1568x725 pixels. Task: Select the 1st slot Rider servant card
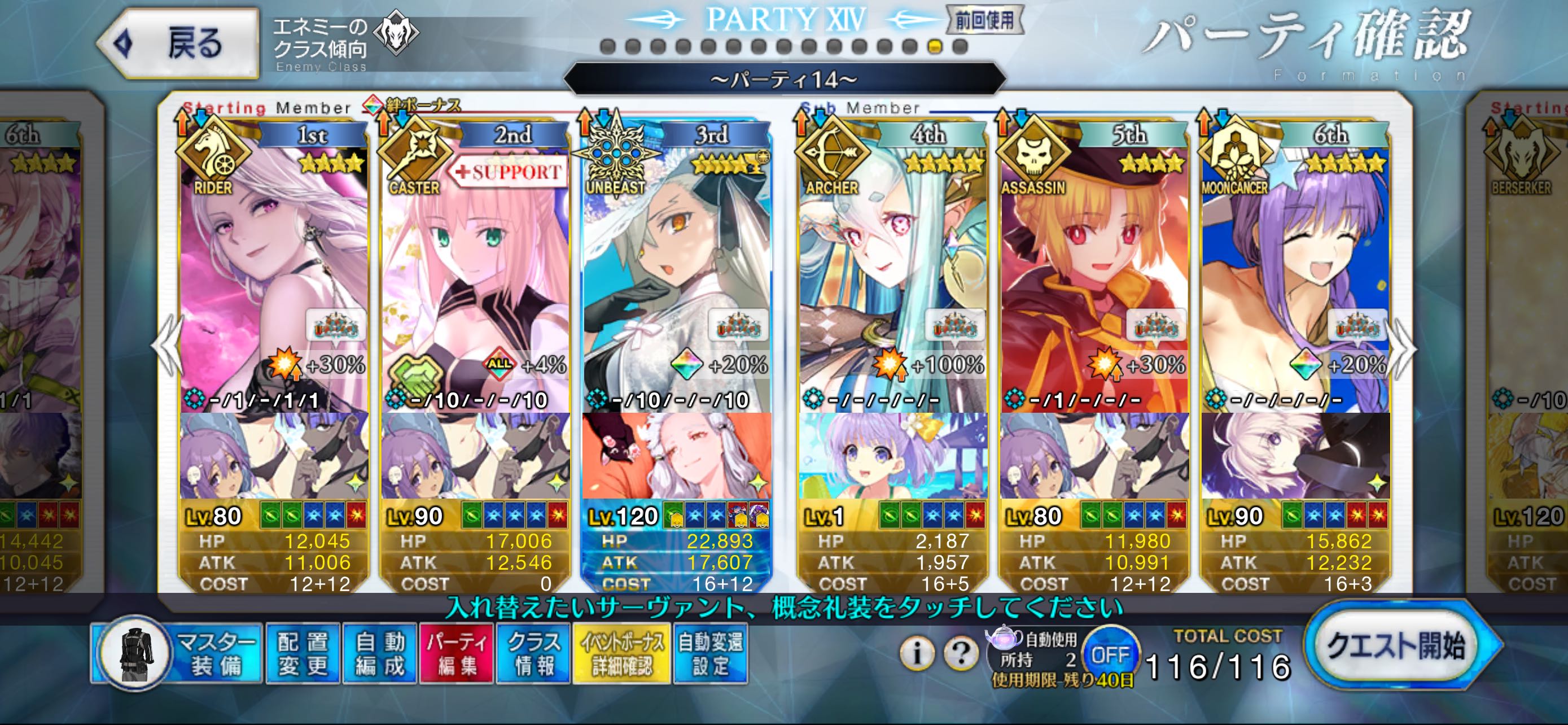pos(274,274)
